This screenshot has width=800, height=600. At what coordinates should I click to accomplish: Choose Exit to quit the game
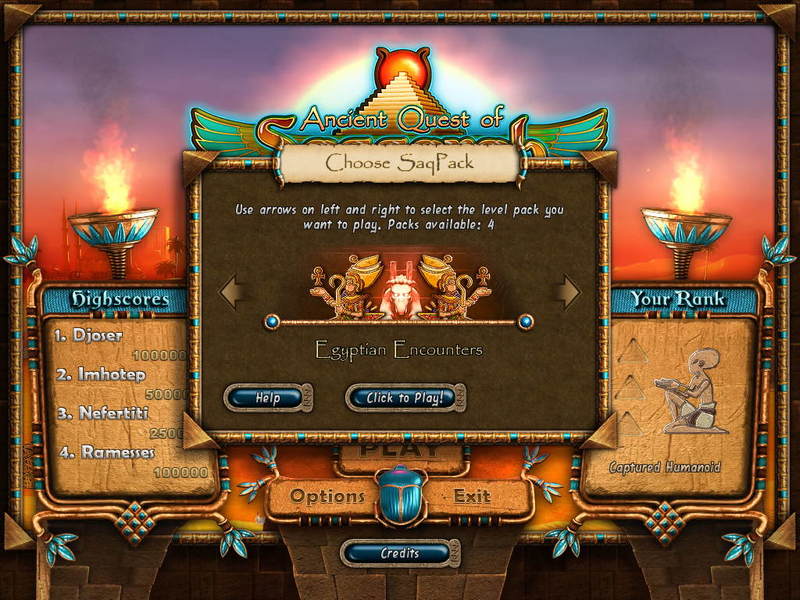(x=472, y=496)
